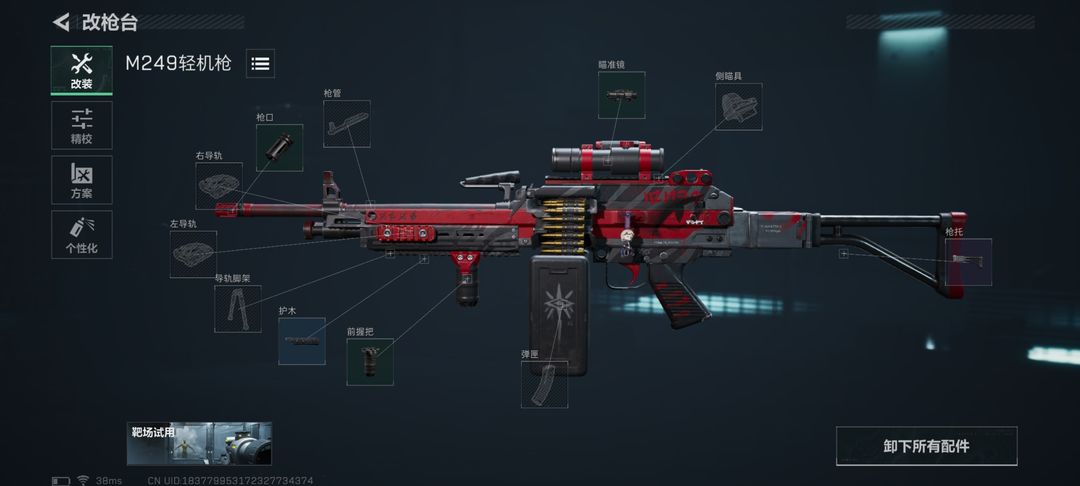The height and width of the screenshot is (486, 1080).
Task: Choose the 侧瞄具 side sight slot
Action: point(738,107)
